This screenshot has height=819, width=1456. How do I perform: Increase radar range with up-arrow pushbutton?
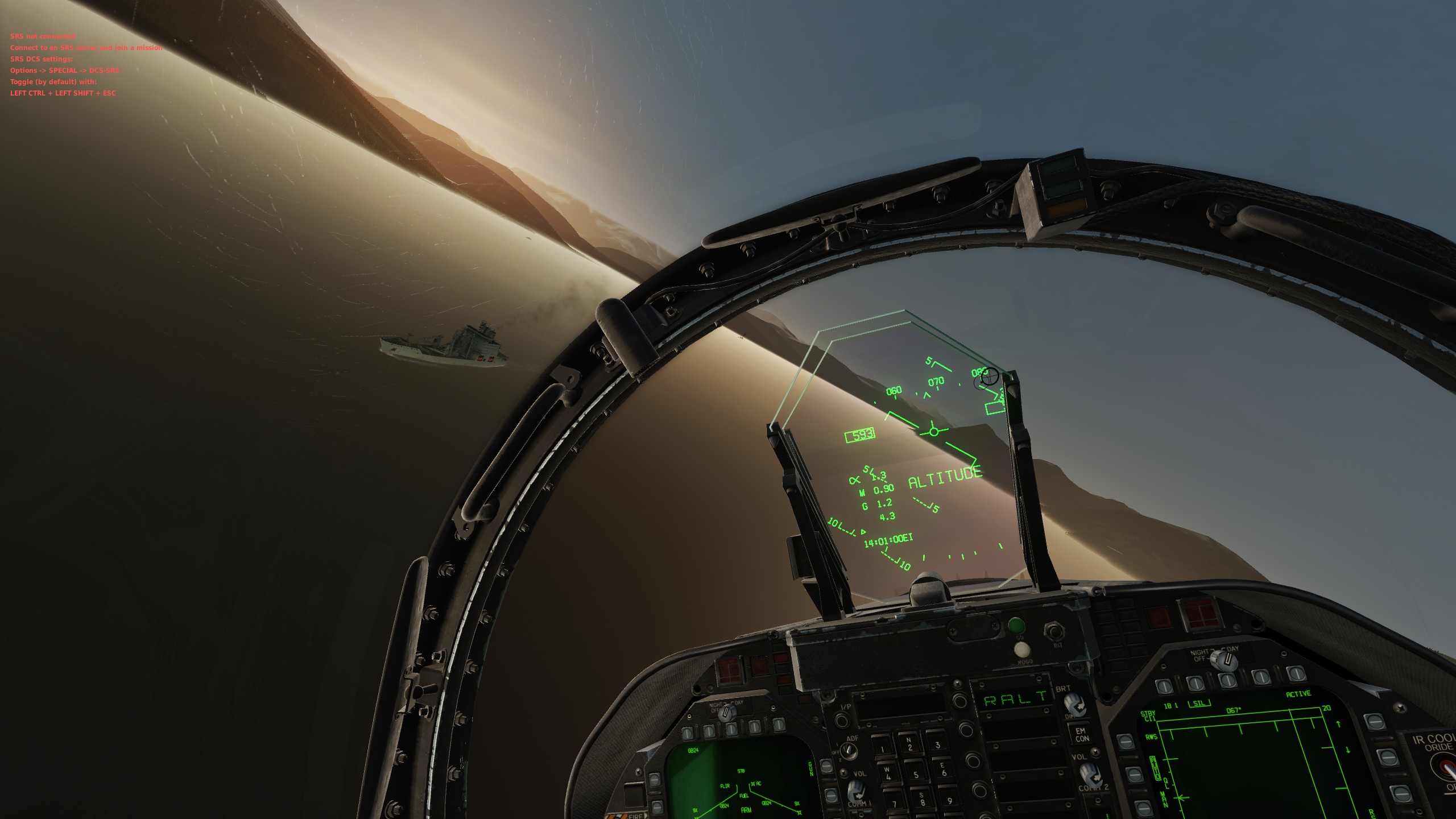coord(1374,722)
